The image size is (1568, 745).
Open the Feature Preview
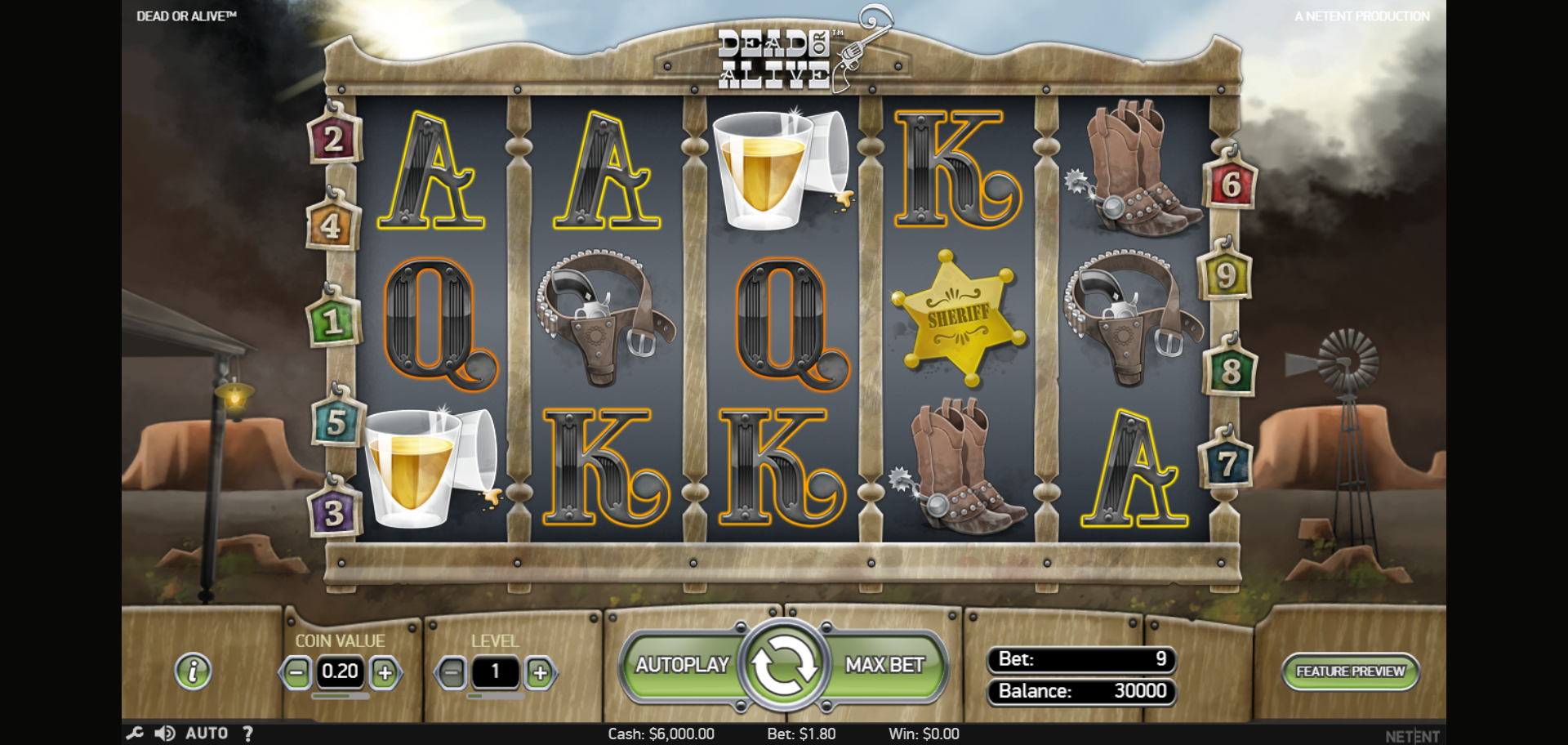(x=1350, y=671)
